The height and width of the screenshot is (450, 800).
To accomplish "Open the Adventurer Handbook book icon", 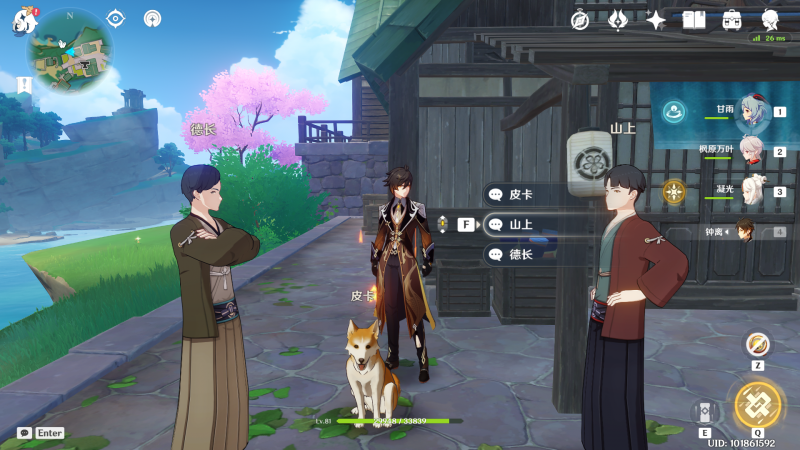I will pos(694,19).
